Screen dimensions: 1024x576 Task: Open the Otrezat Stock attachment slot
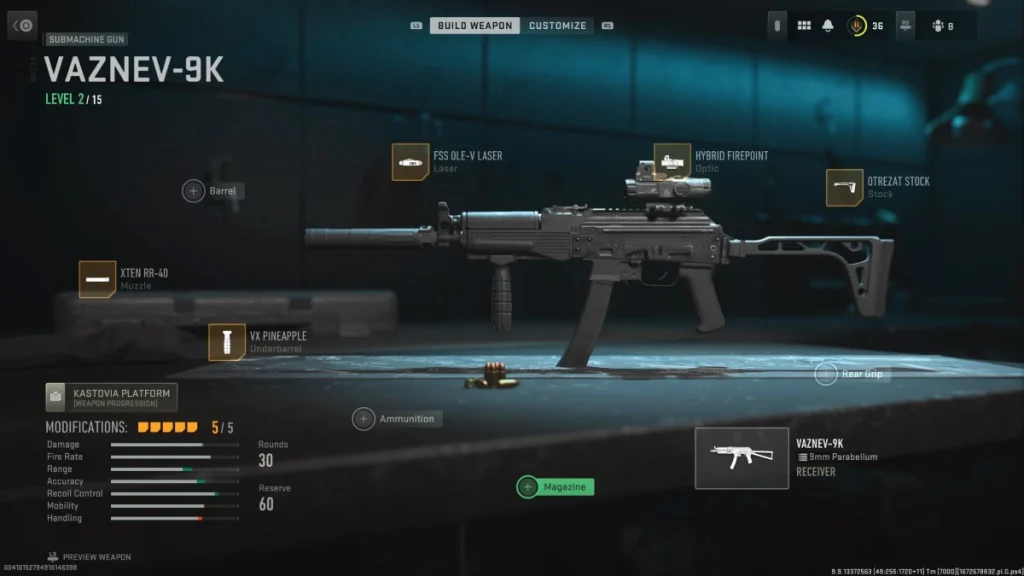[845, 187]
